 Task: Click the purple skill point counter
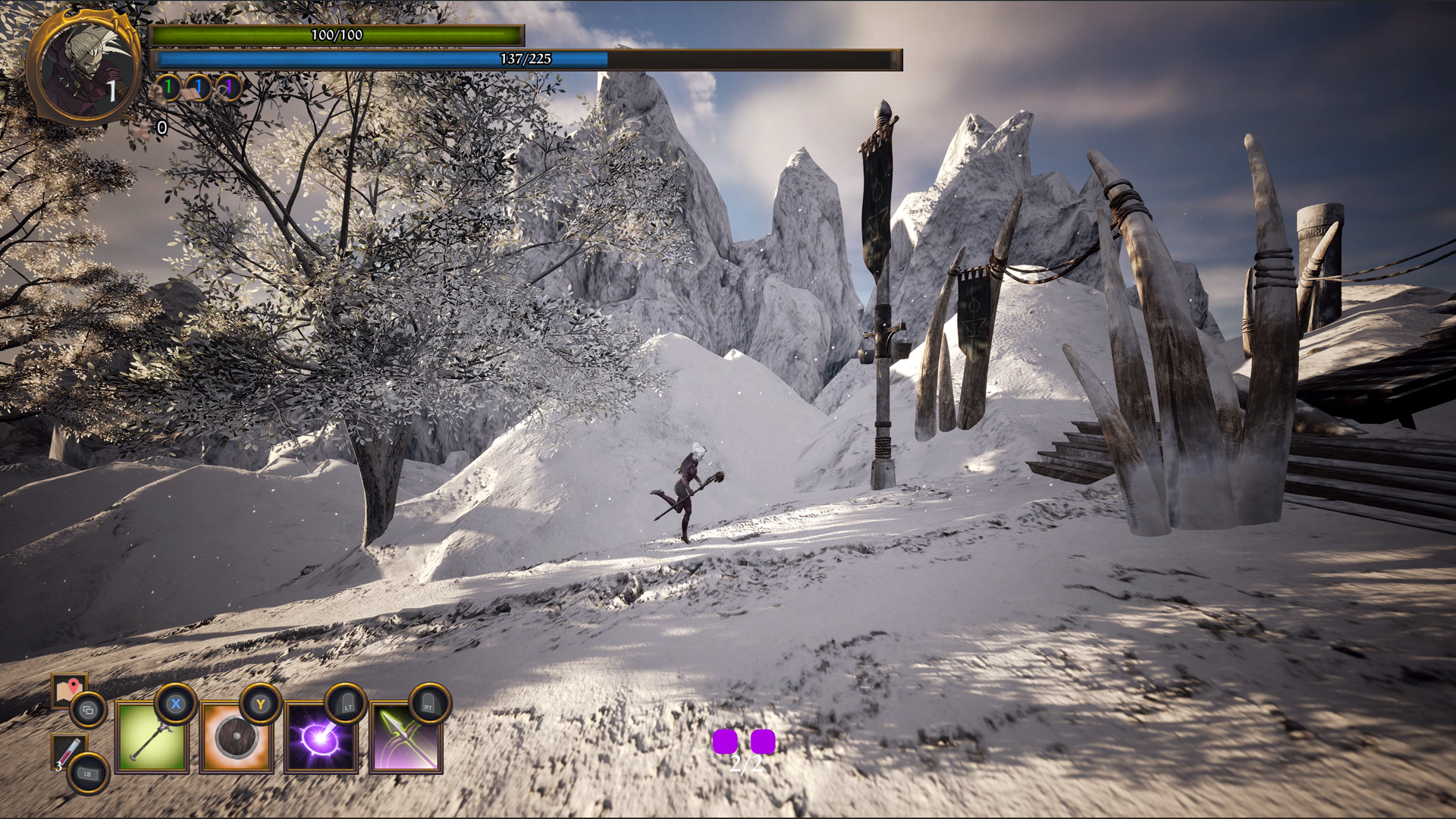pos(228,89)
